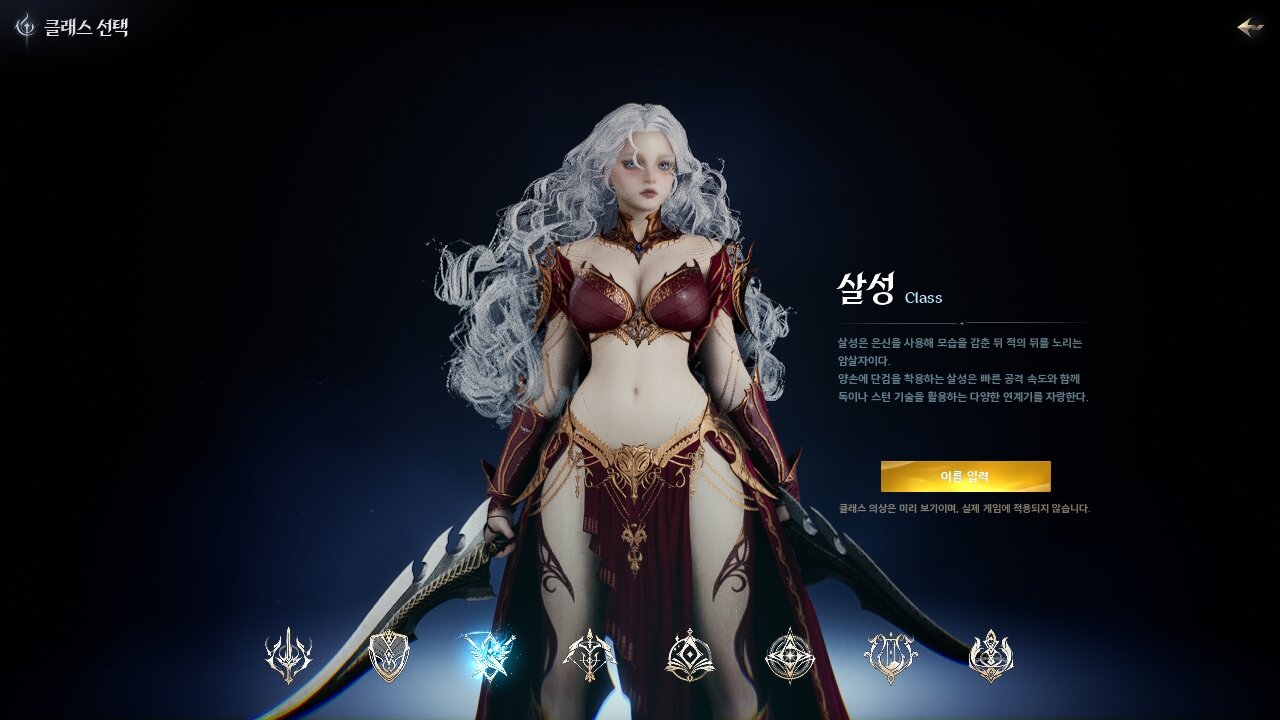The width and height of the screenshot is (1280, 720).
Task: Choose the last ornate orb class icon
Action: pos(991,656)
